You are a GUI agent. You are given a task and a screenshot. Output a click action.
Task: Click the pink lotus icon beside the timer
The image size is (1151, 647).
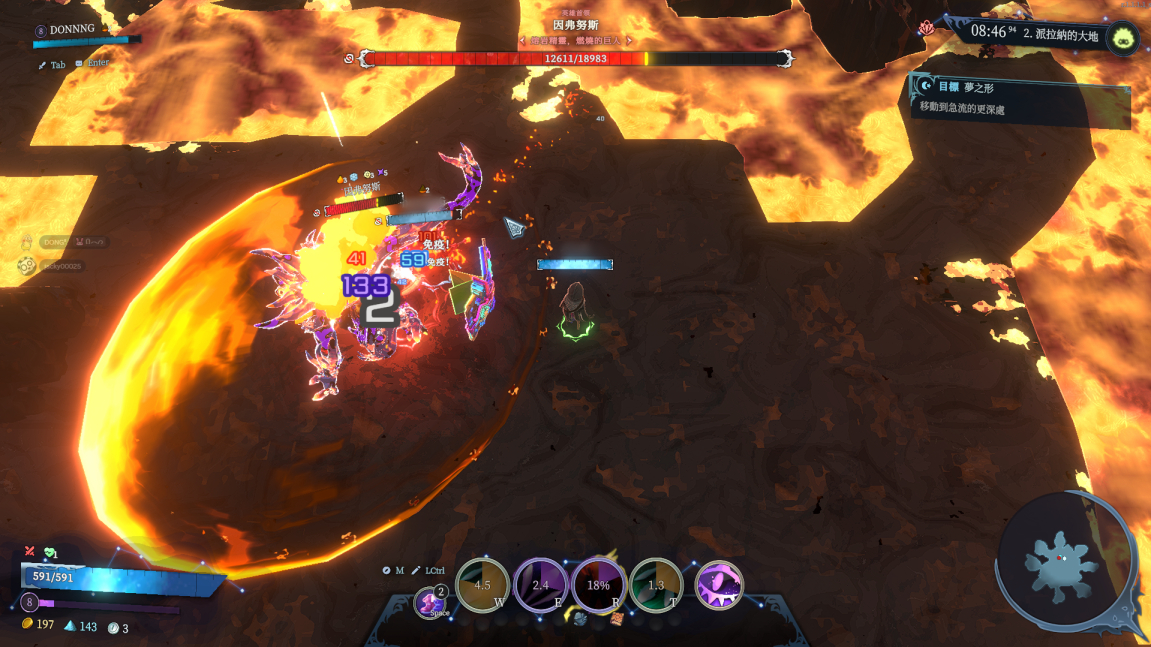pos(926,28)
